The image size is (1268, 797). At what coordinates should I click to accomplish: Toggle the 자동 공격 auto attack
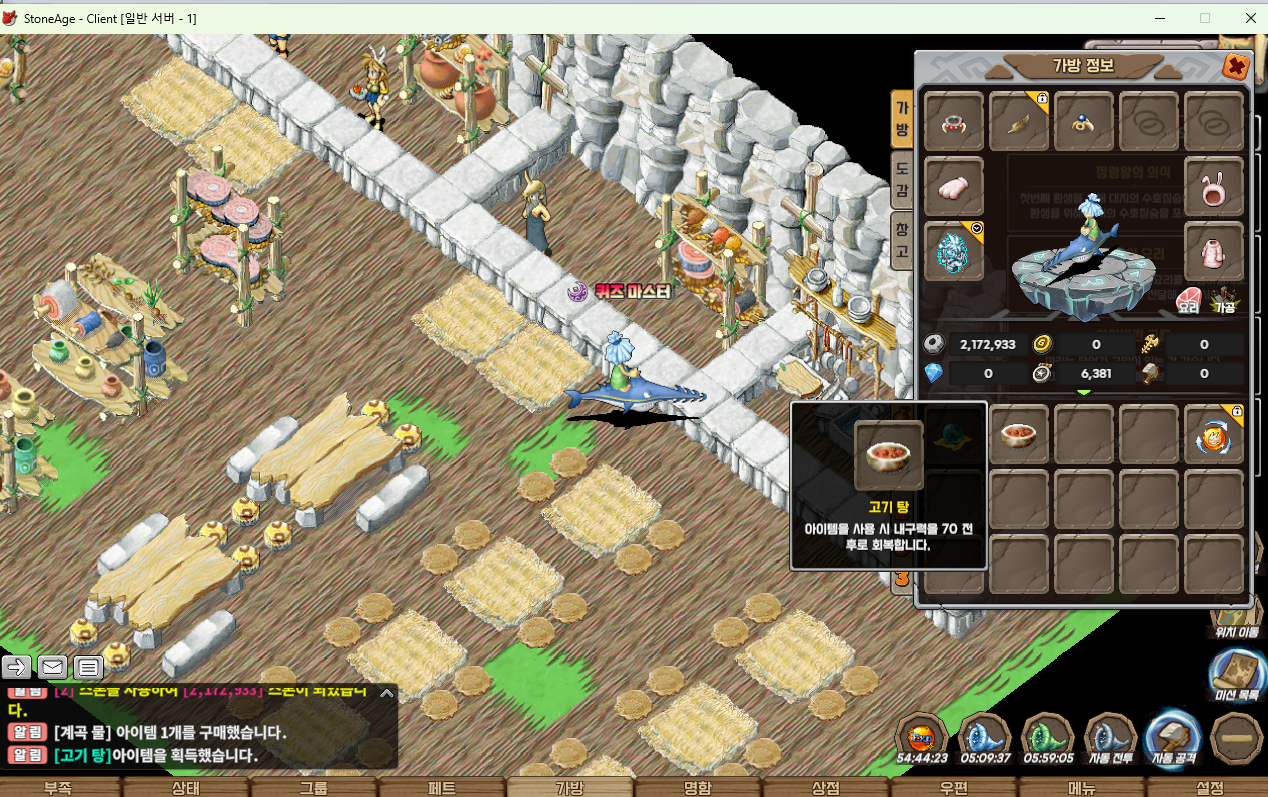click(1172, 739)
